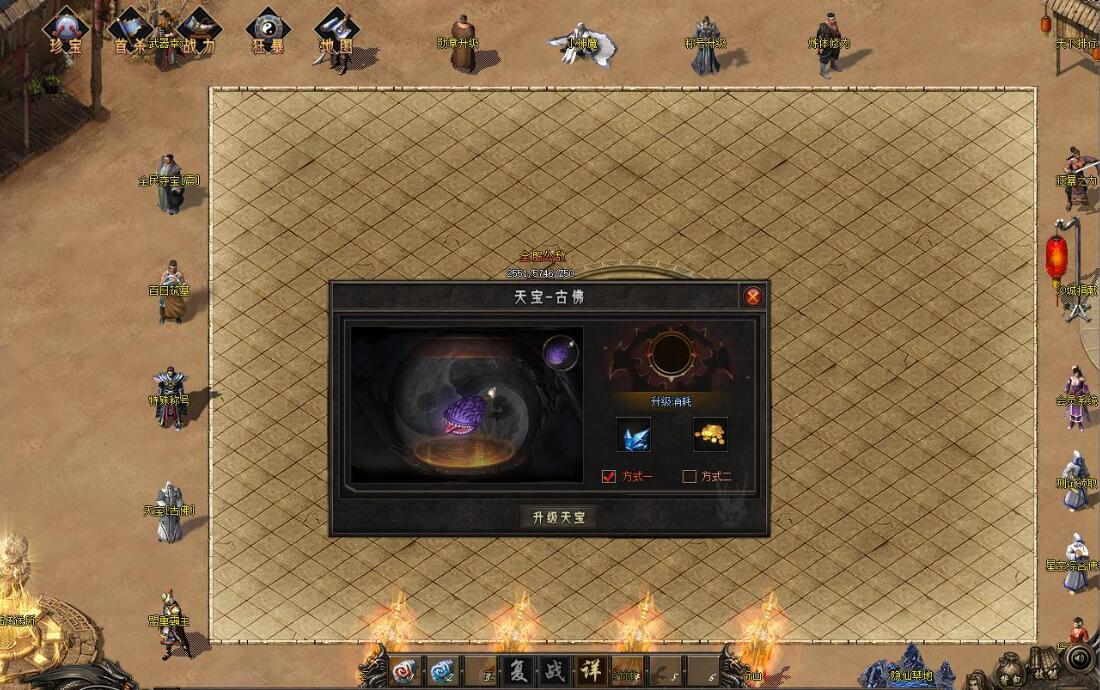The height and width of the screenshot is (690, 1100).
Task: Tick the 方式一 checkbox
Action: pyautogui.click(x=609, y=476)
